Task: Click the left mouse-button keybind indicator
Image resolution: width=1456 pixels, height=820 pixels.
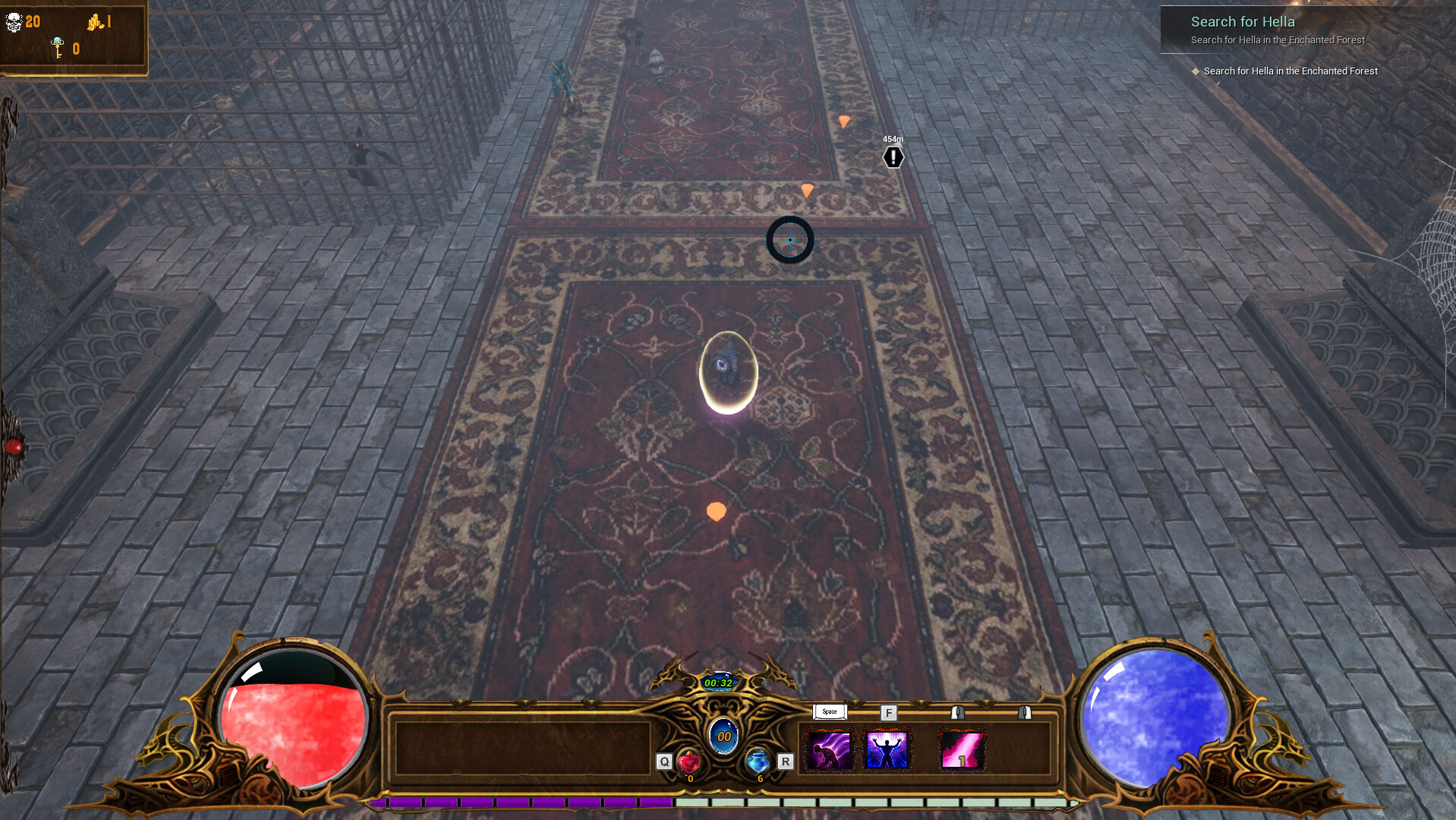Action: click(x=957, y=714)
